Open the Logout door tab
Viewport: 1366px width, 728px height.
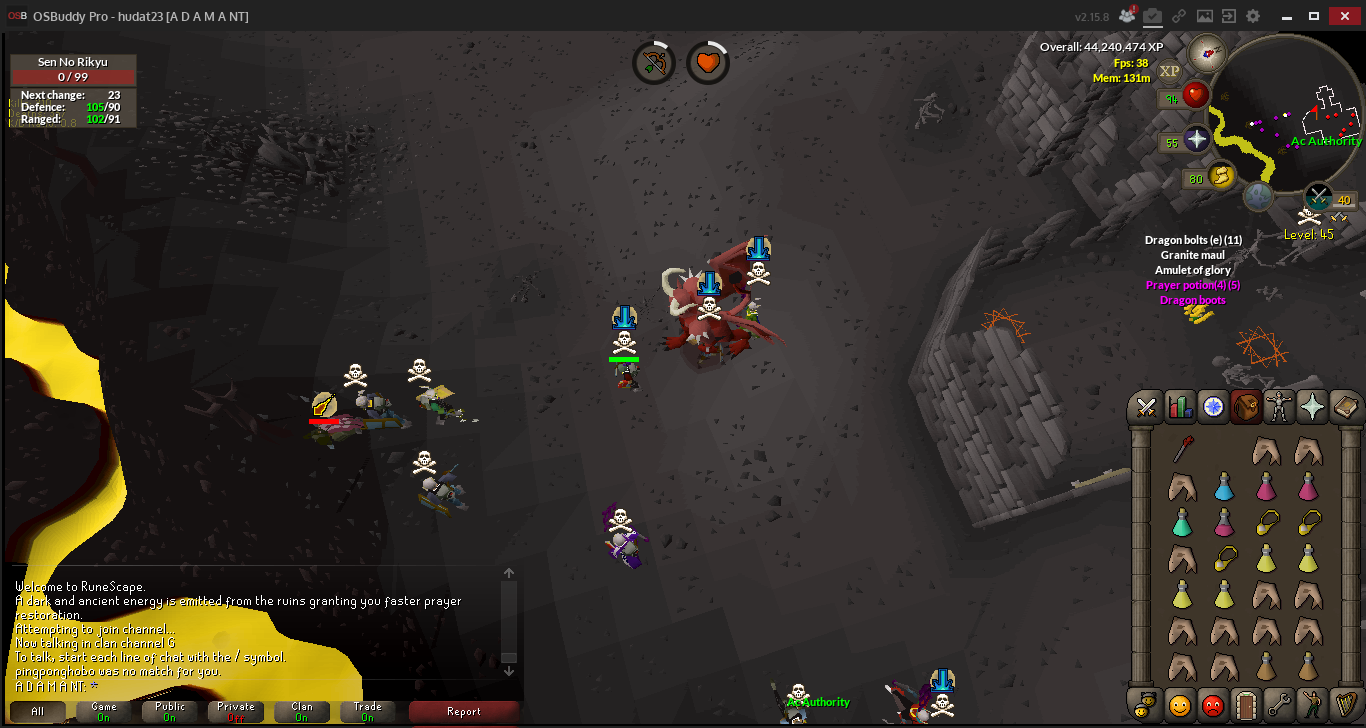pyautogui.click(x=1246, y=705)
